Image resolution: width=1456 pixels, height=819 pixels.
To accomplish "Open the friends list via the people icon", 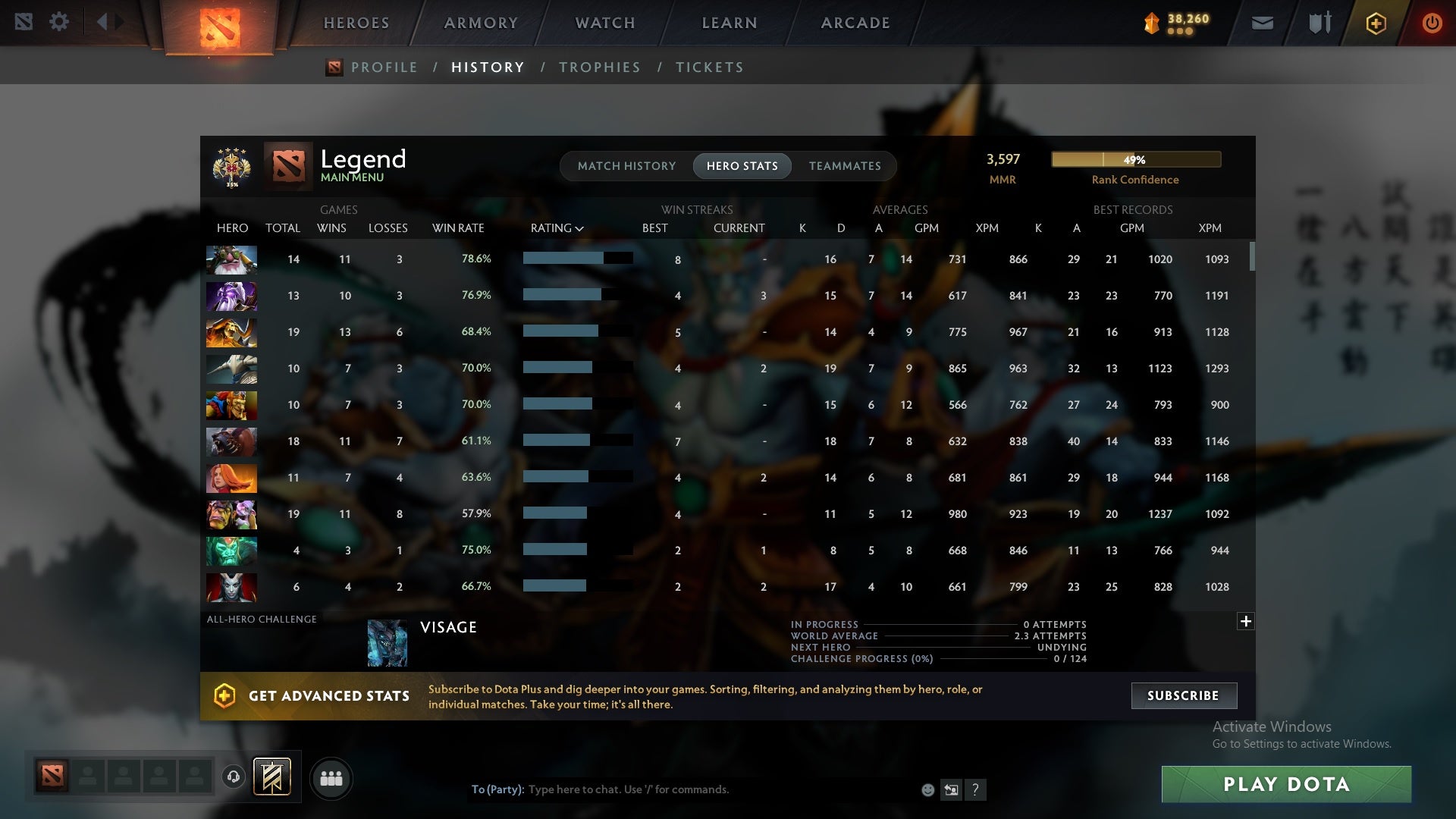I will tap(331, 778).
